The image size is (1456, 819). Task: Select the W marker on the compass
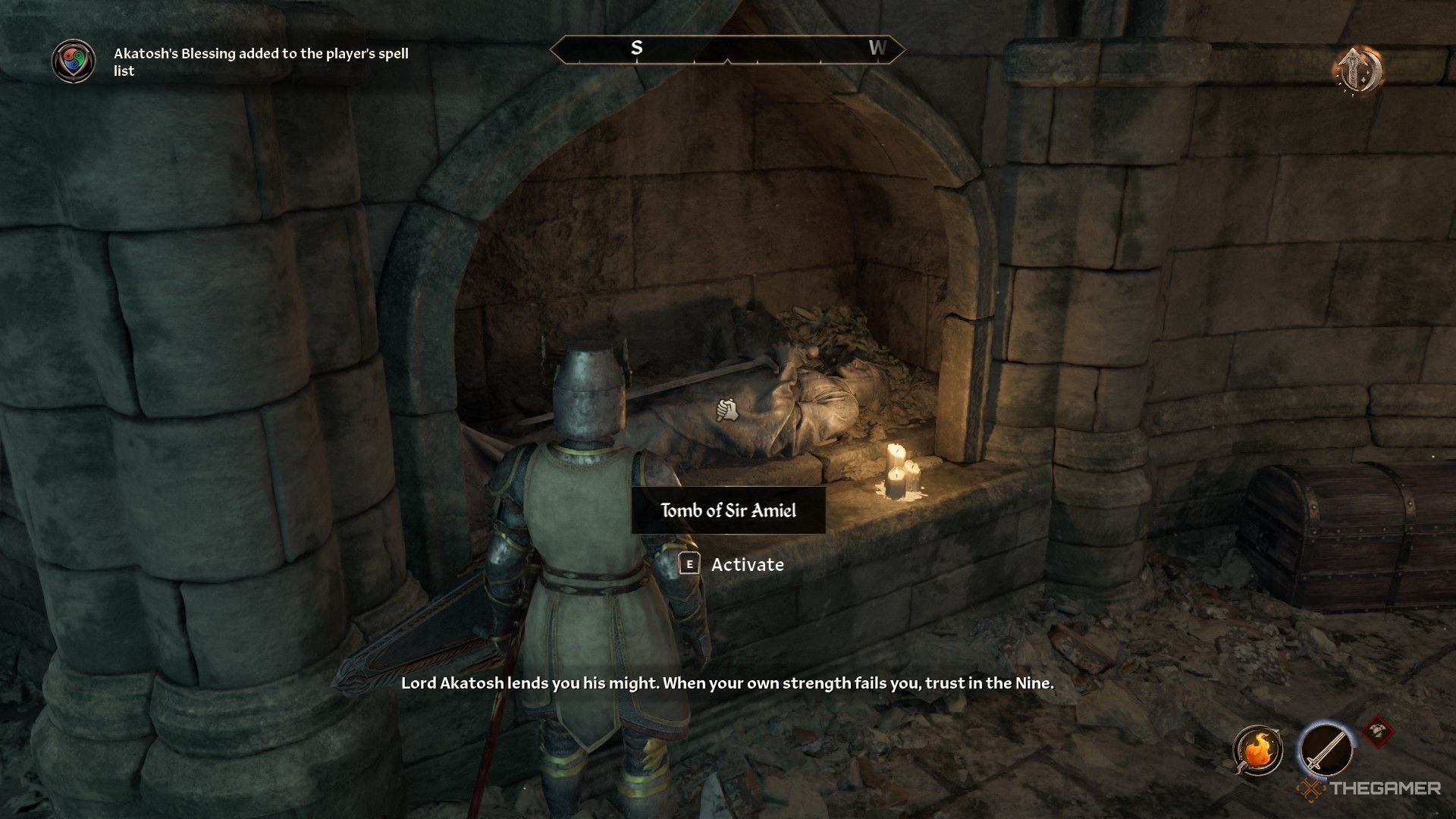pyautogui.click(x=879, y=49)
